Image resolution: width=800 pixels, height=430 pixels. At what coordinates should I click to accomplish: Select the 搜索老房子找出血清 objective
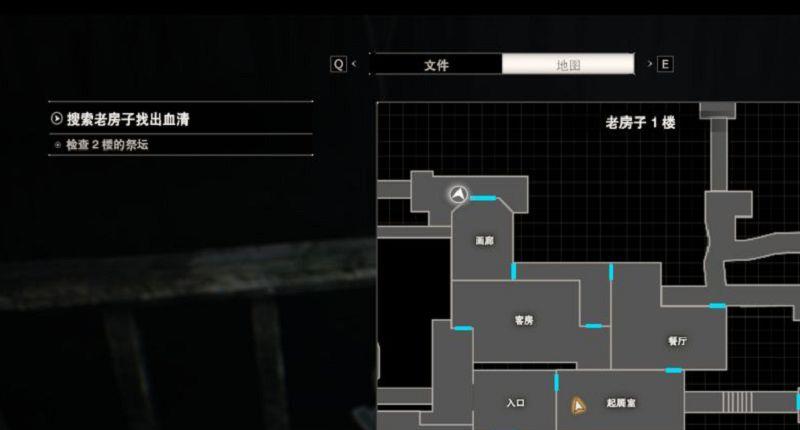coord(128,120)
